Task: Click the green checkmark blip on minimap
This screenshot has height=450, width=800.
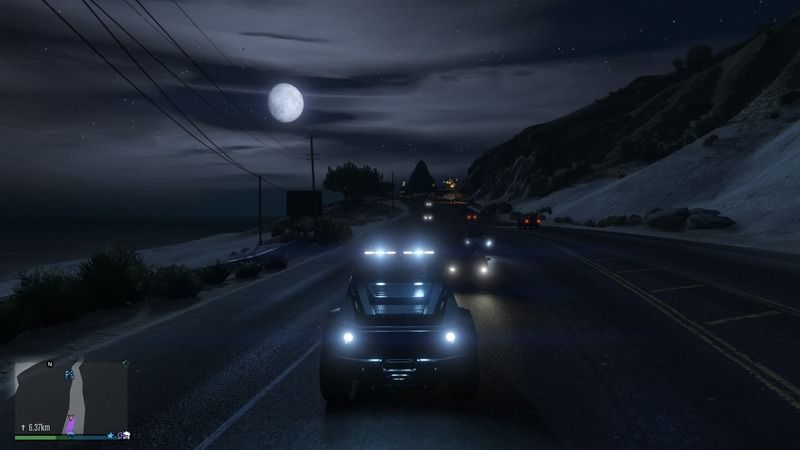Action: click(x=124, y=362)
